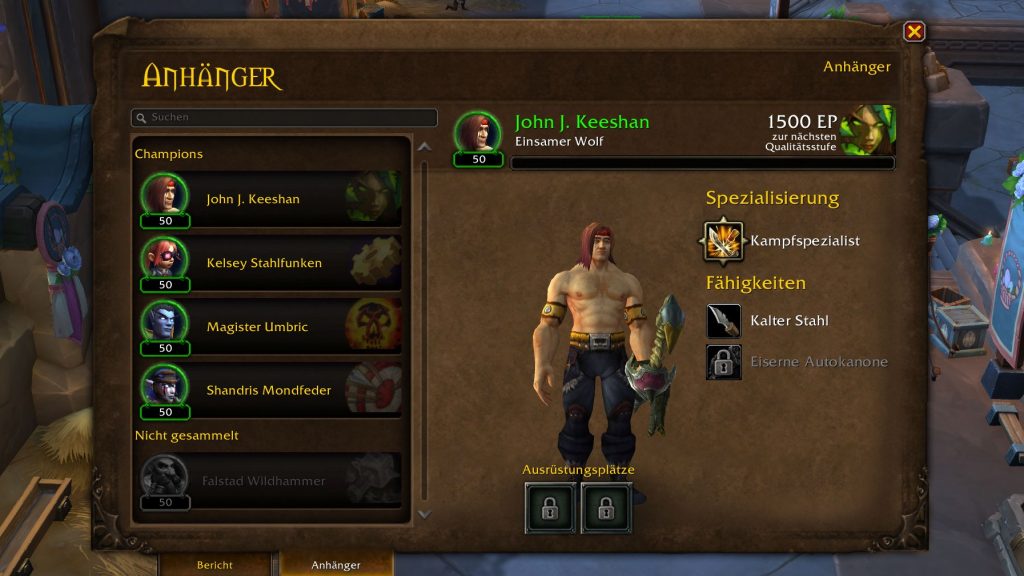Image resolution: width=1024 pixels, height=576 pixels.
Task: Select uncollected Falstad Wildhammer entry
Action: tap(271, 481)
